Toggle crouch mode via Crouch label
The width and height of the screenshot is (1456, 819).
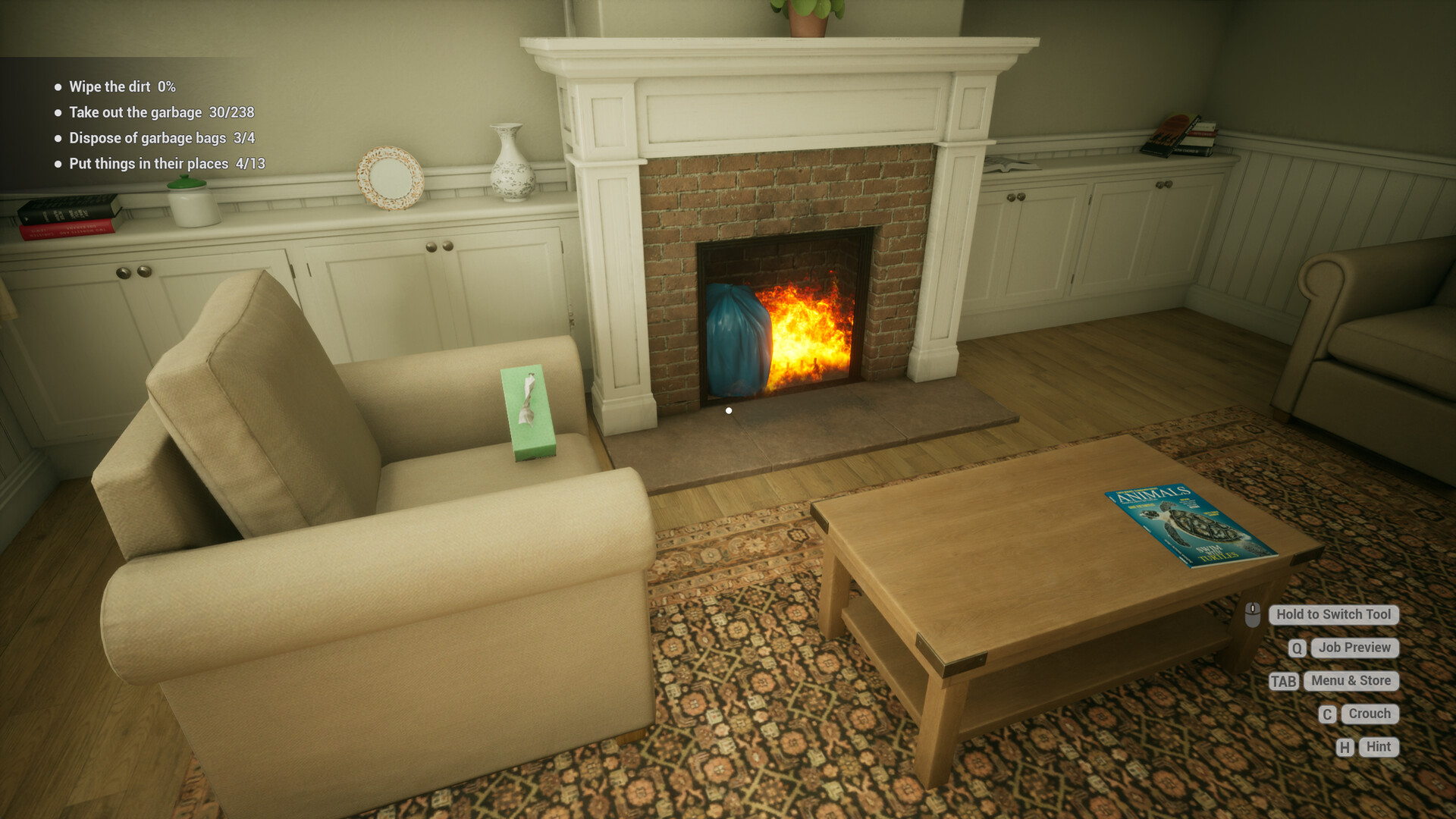pos(1370,714)
